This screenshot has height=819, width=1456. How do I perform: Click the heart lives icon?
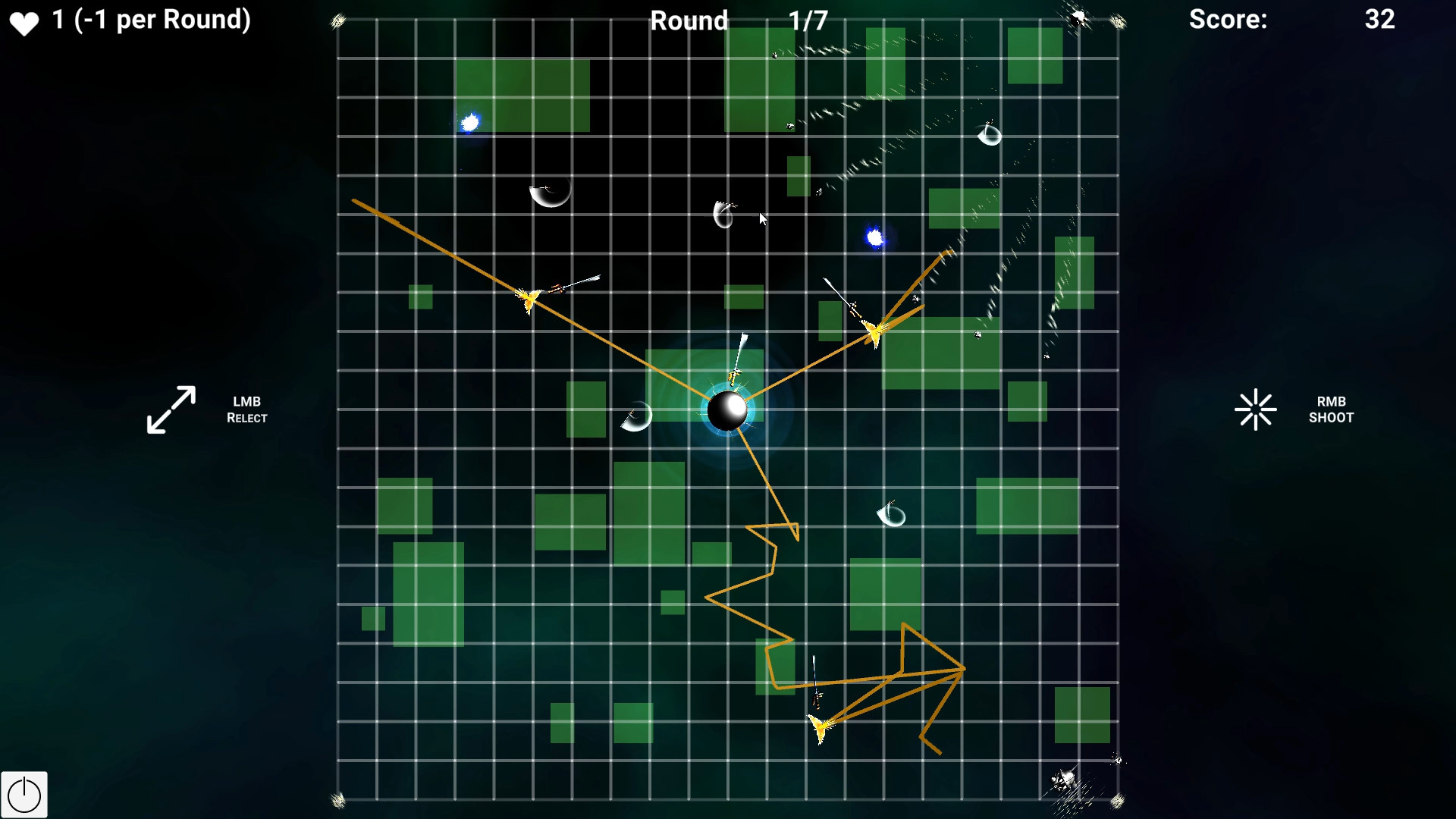pos(25,20)
